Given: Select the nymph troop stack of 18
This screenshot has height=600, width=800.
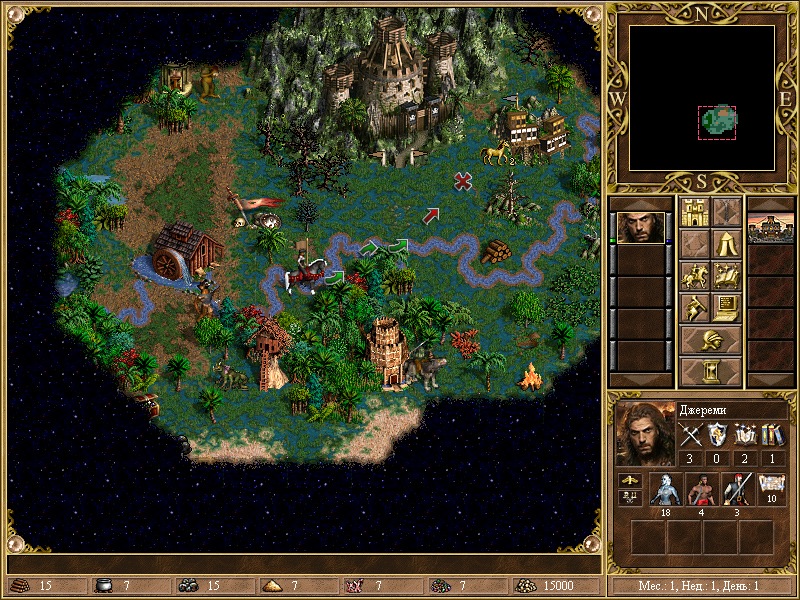Looking at the screenshot, I should click(x=664, y=490).
